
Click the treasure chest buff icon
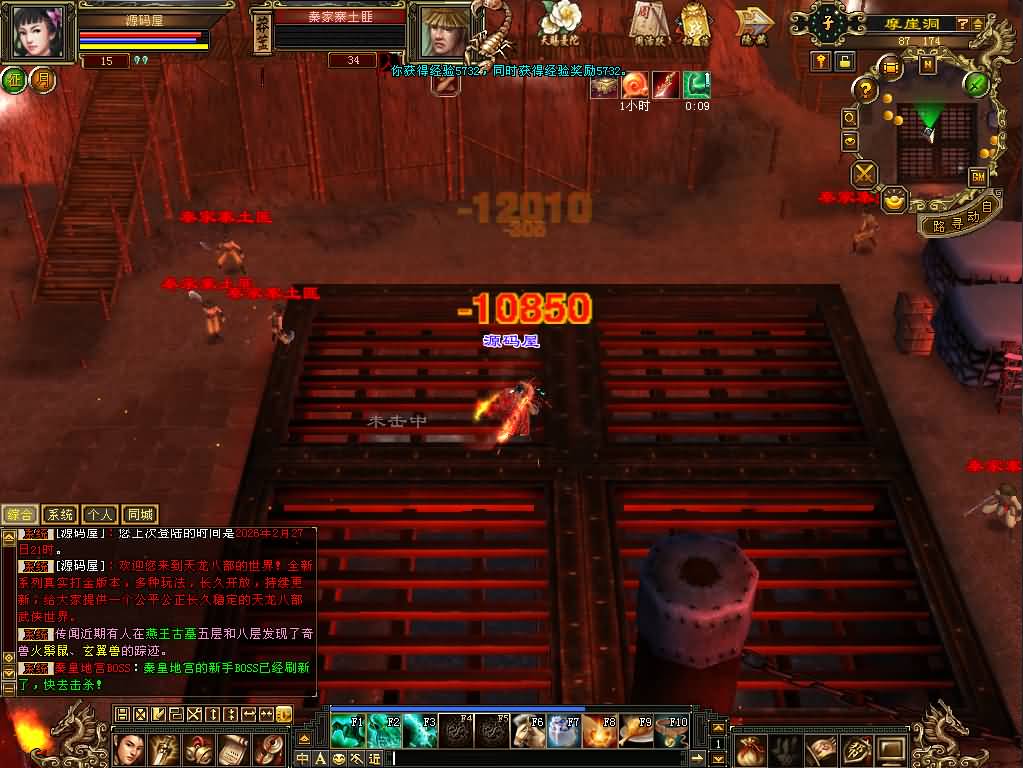pyautogui.click(x=603, y=86)
